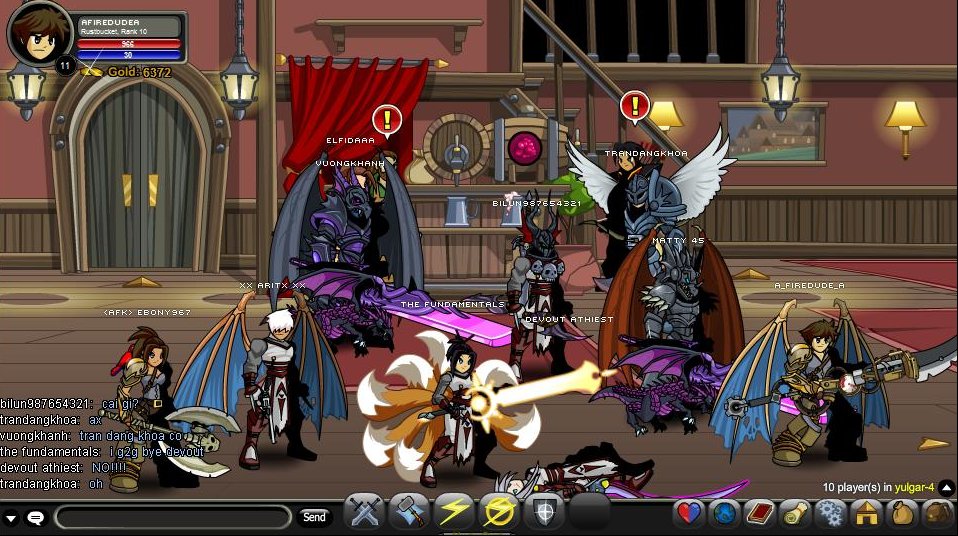This screenshot has height=536, width=958.
Task: Open the red Book of Lore
Action: tap(760, 514)
